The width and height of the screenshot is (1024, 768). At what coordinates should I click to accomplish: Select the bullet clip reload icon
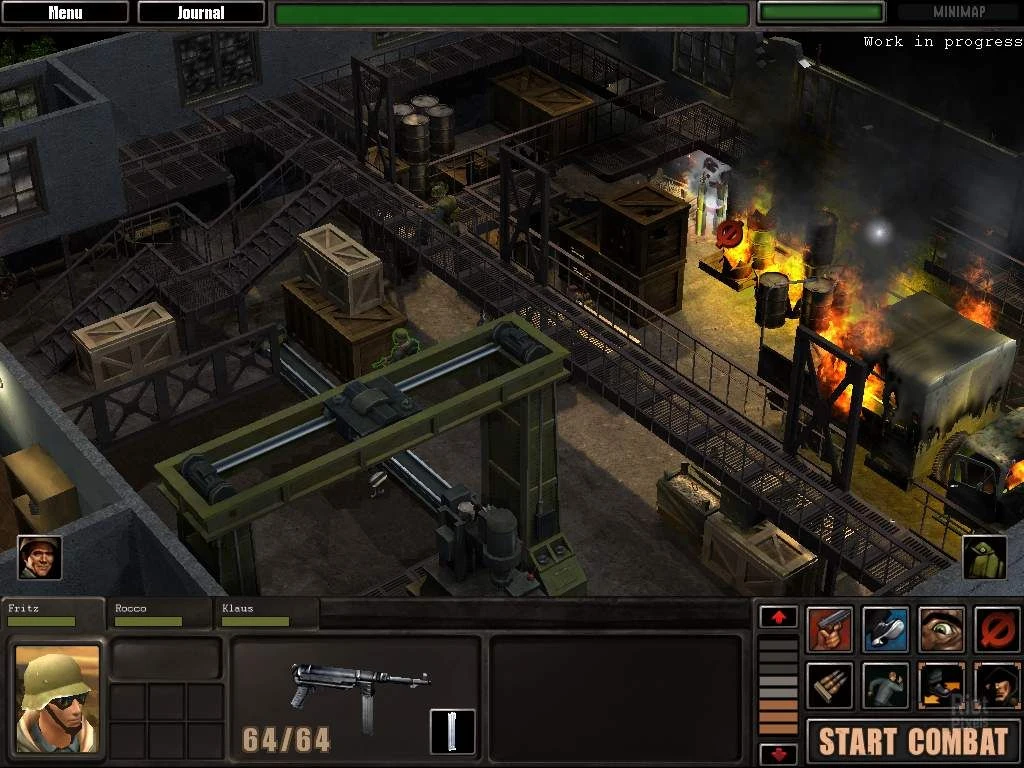click(830, 685)
